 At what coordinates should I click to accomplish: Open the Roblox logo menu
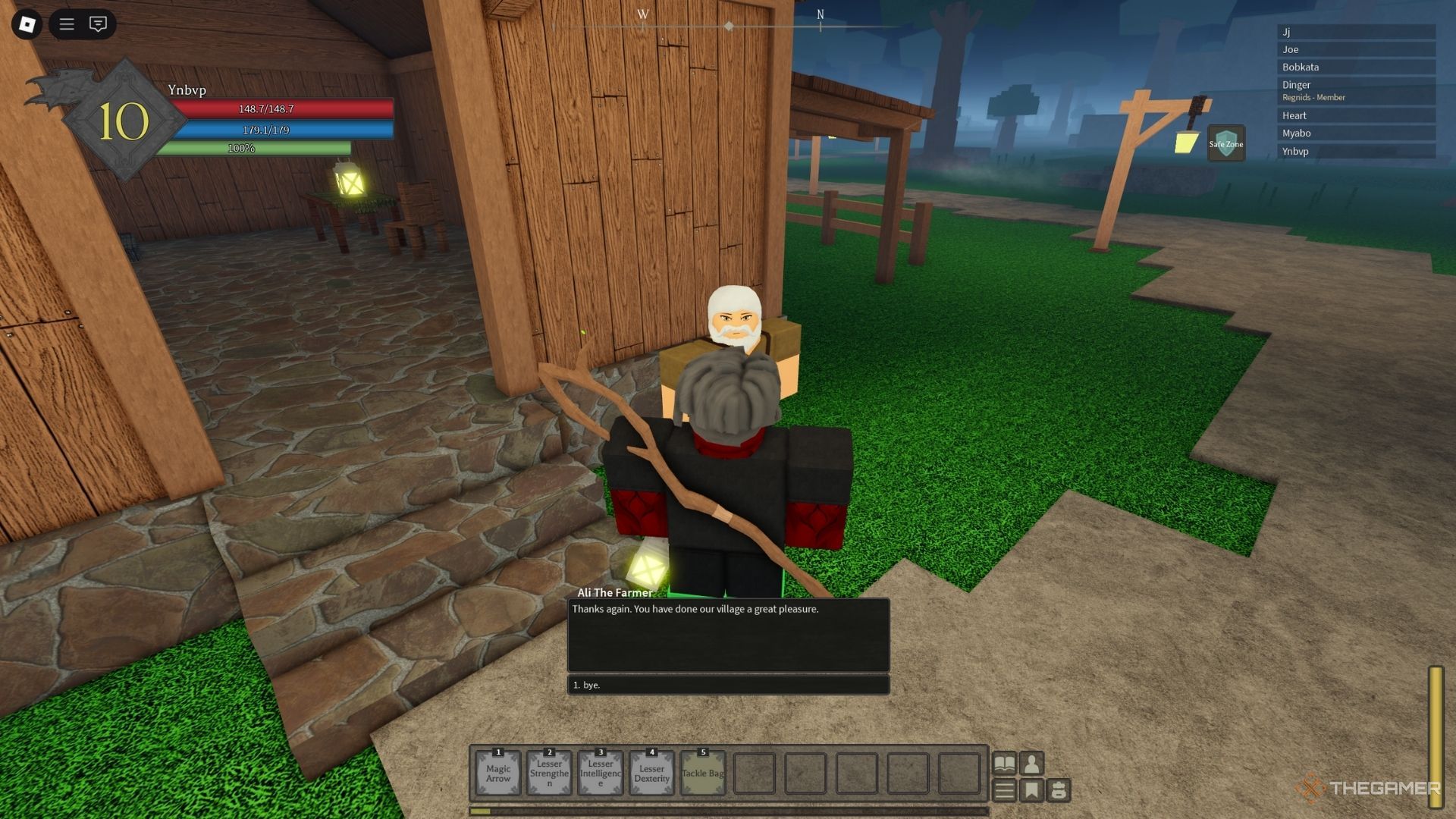(x=28, y=24)
